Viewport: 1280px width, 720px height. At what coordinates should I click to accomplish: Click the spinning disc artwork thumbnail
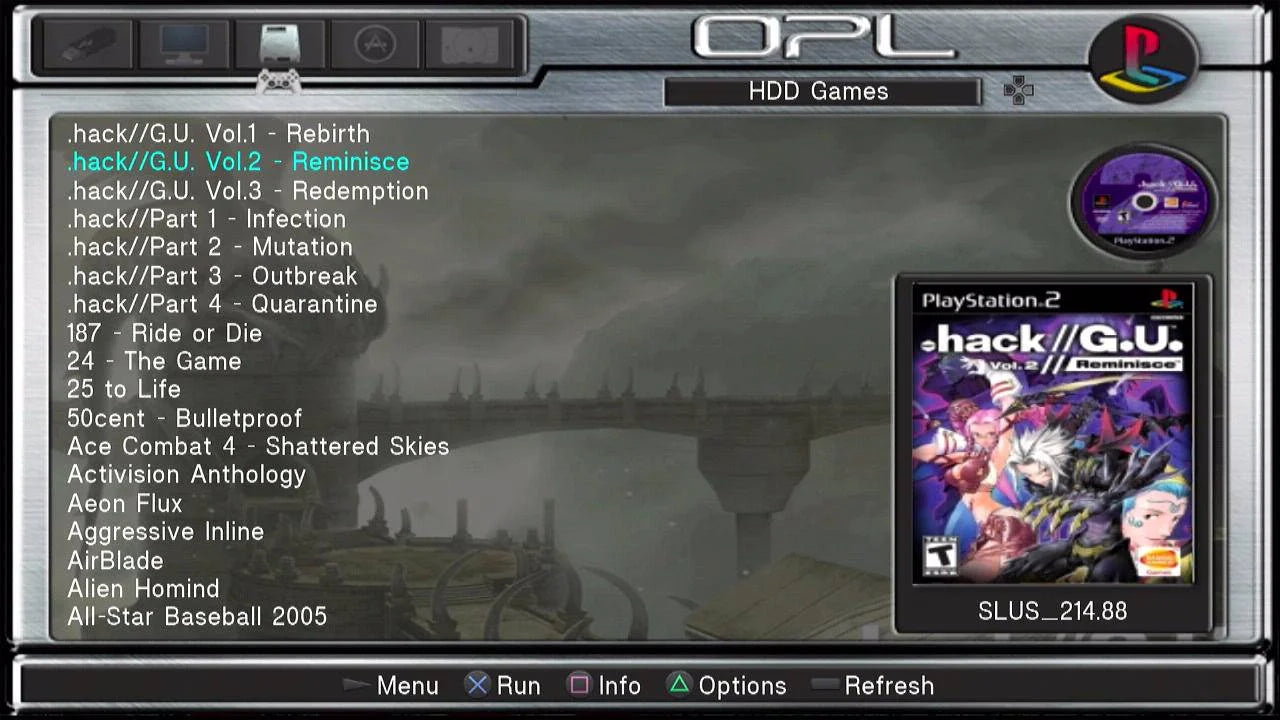tap(1142, 200)
